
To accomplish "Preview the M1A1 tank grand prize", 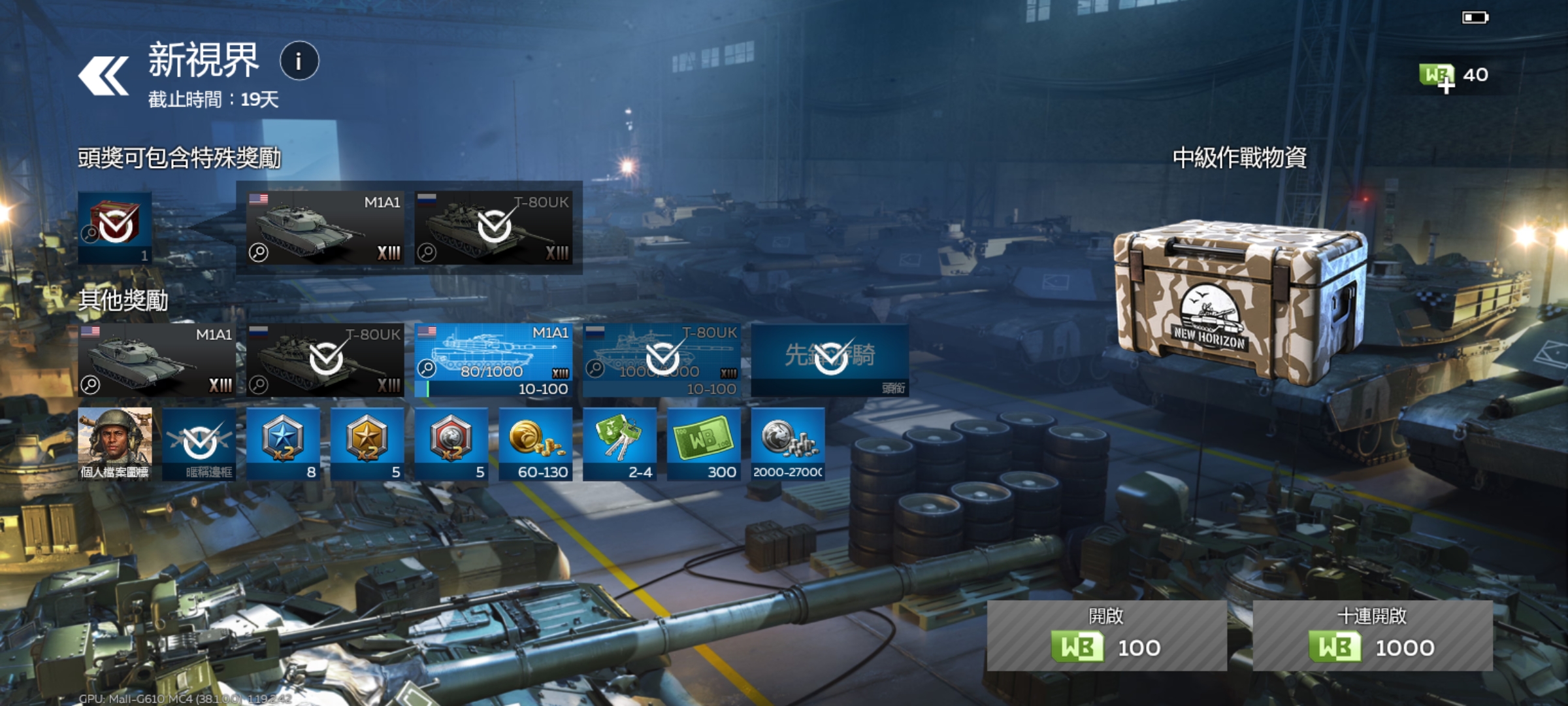I will pos(325,227).
